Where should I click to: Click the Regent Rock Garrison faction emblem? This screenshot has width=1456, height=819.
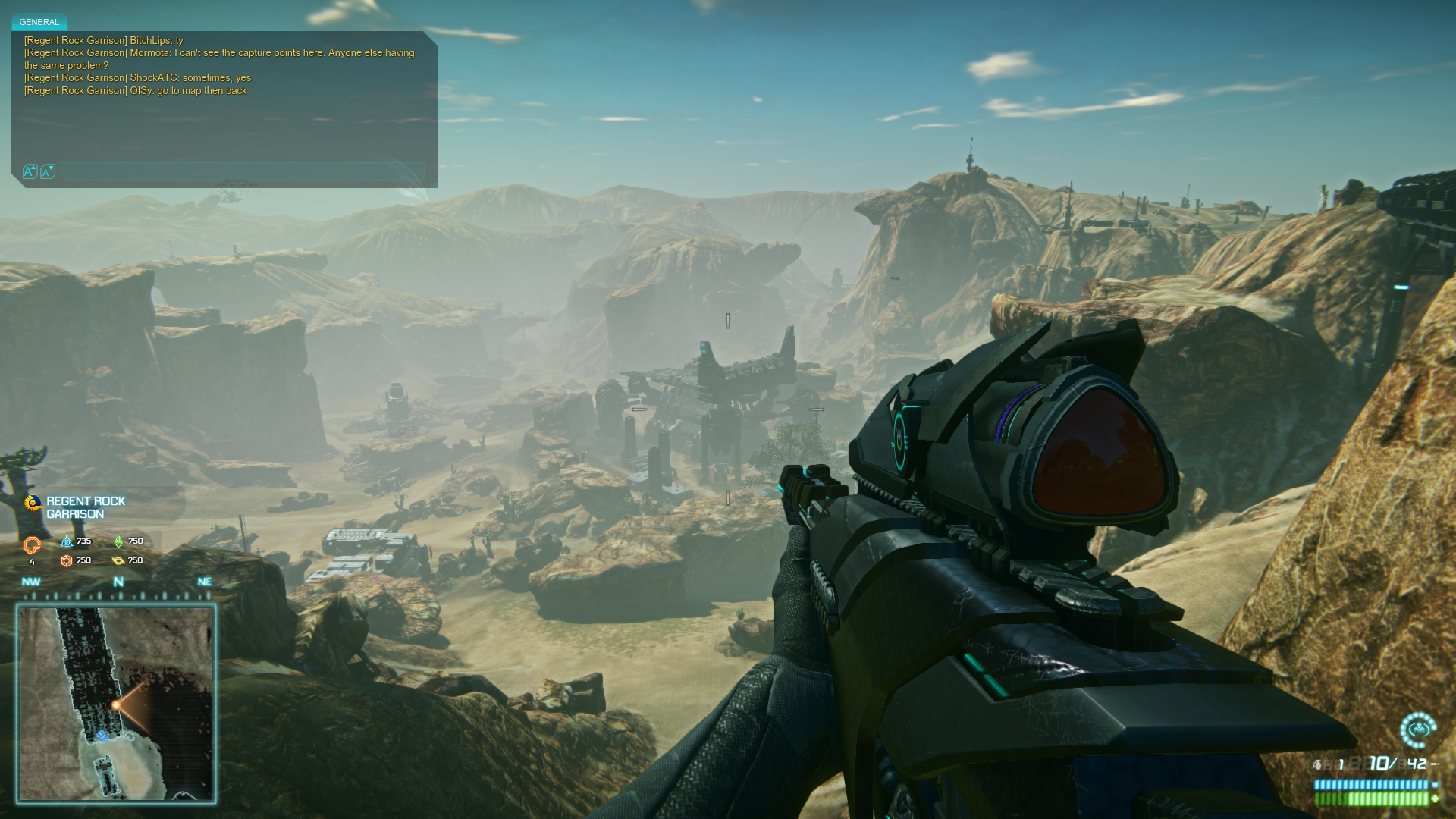[33, 503]
